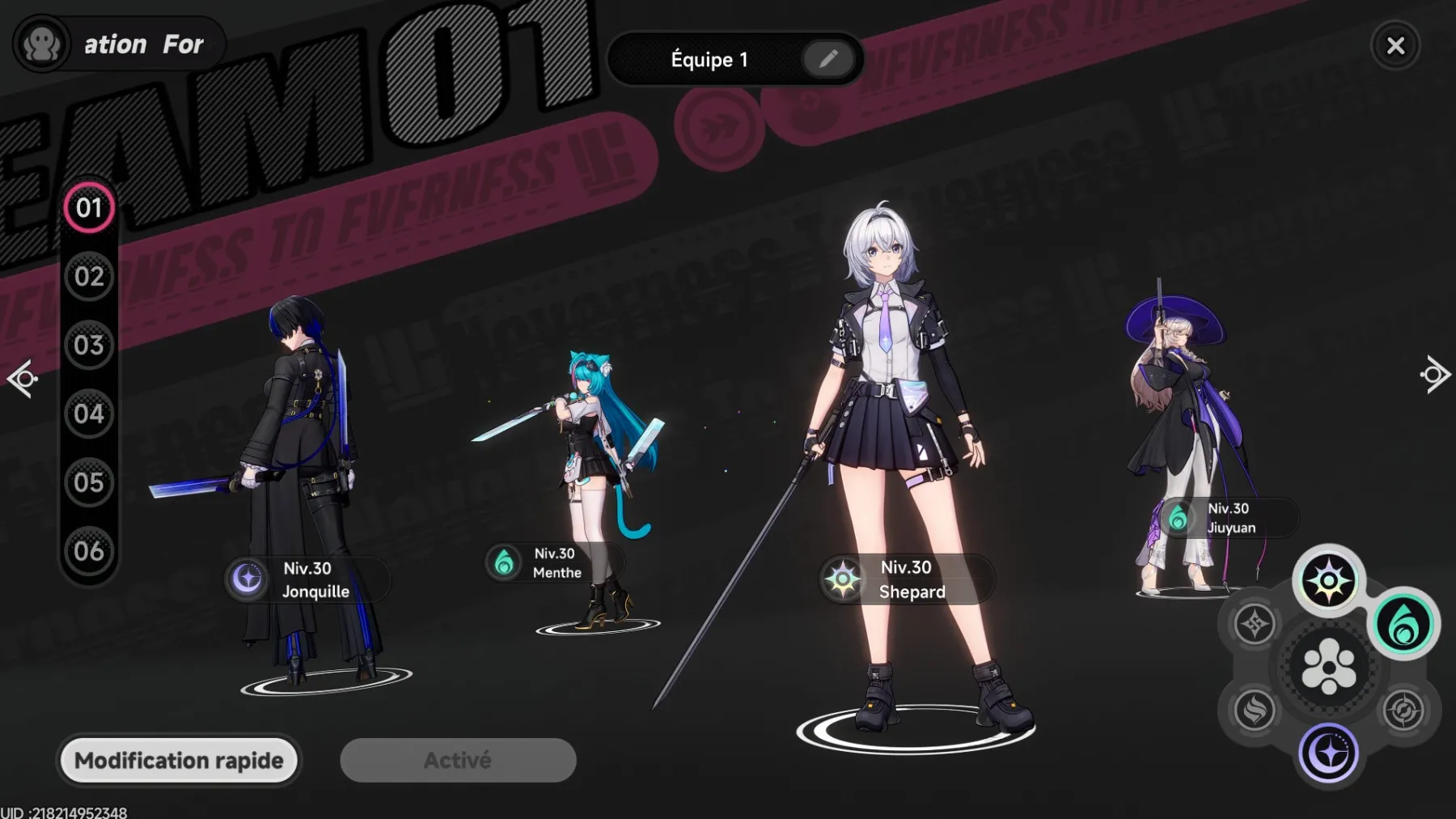Switch to team slot 04
Screen dimensions: 1456x819
(x=89, y=414)
